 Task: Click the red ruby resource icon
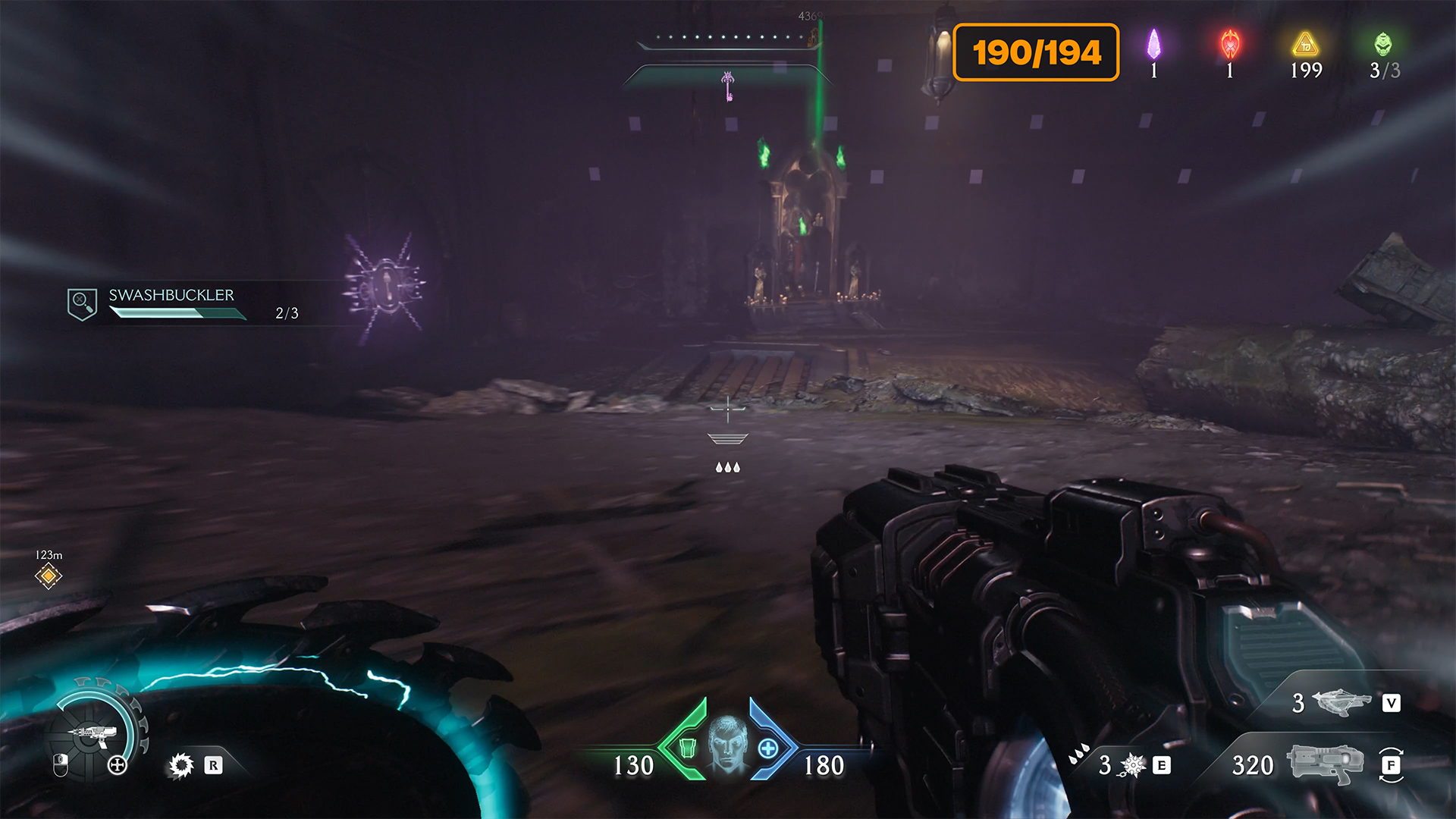(x=1230, y=45)
